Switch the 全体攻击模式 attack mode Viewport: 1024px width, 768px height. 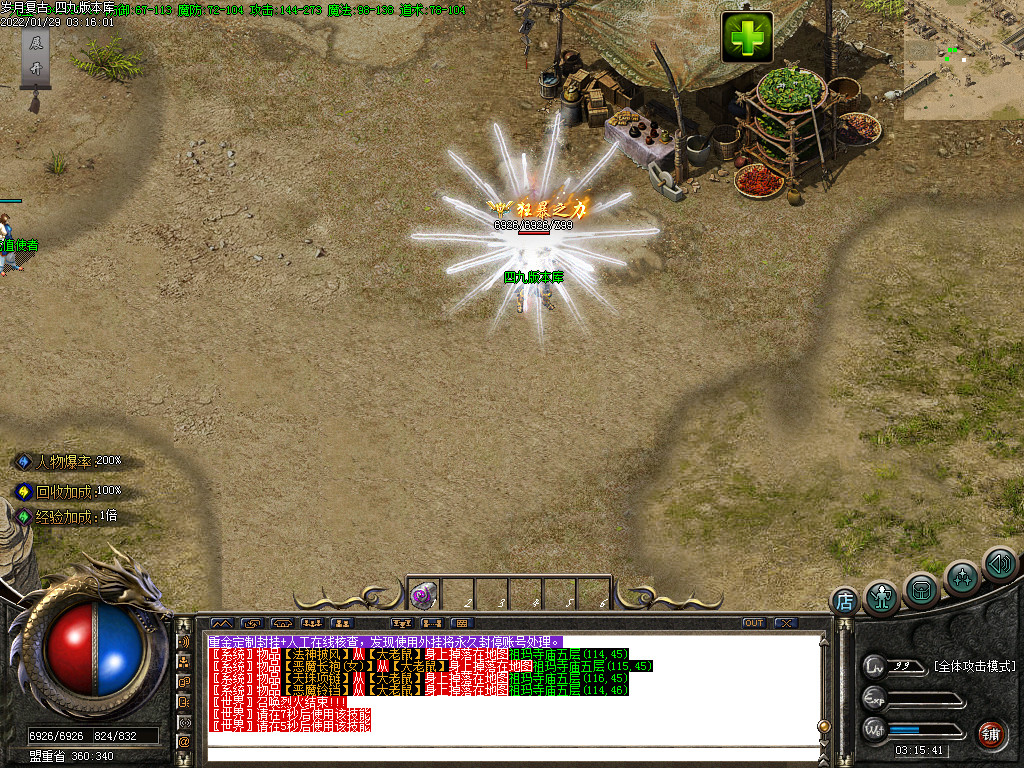pyautogui.click(x=973, y=666)
